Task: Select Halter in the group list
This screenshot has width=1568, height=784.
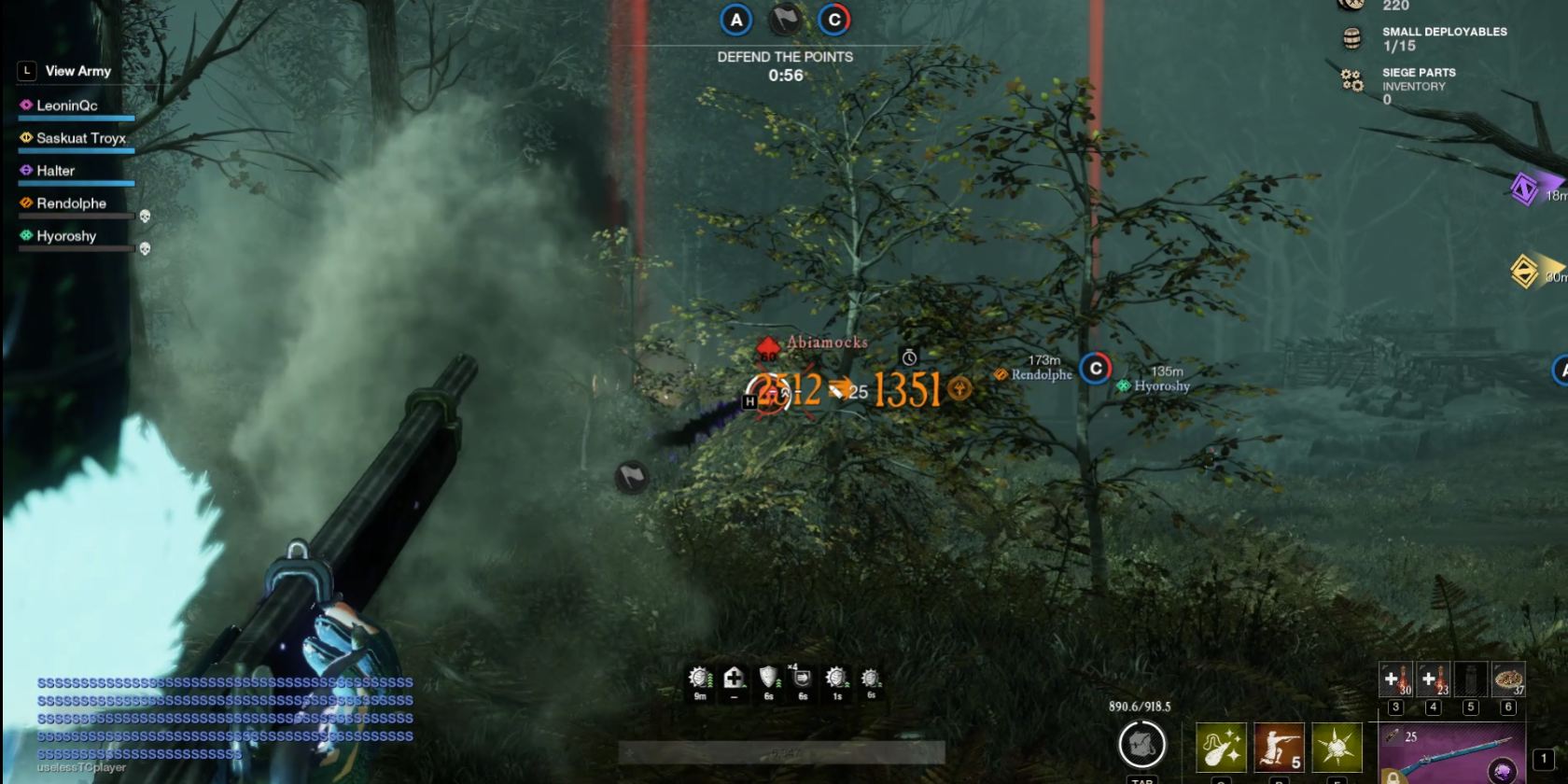Action: click(55, 171)
